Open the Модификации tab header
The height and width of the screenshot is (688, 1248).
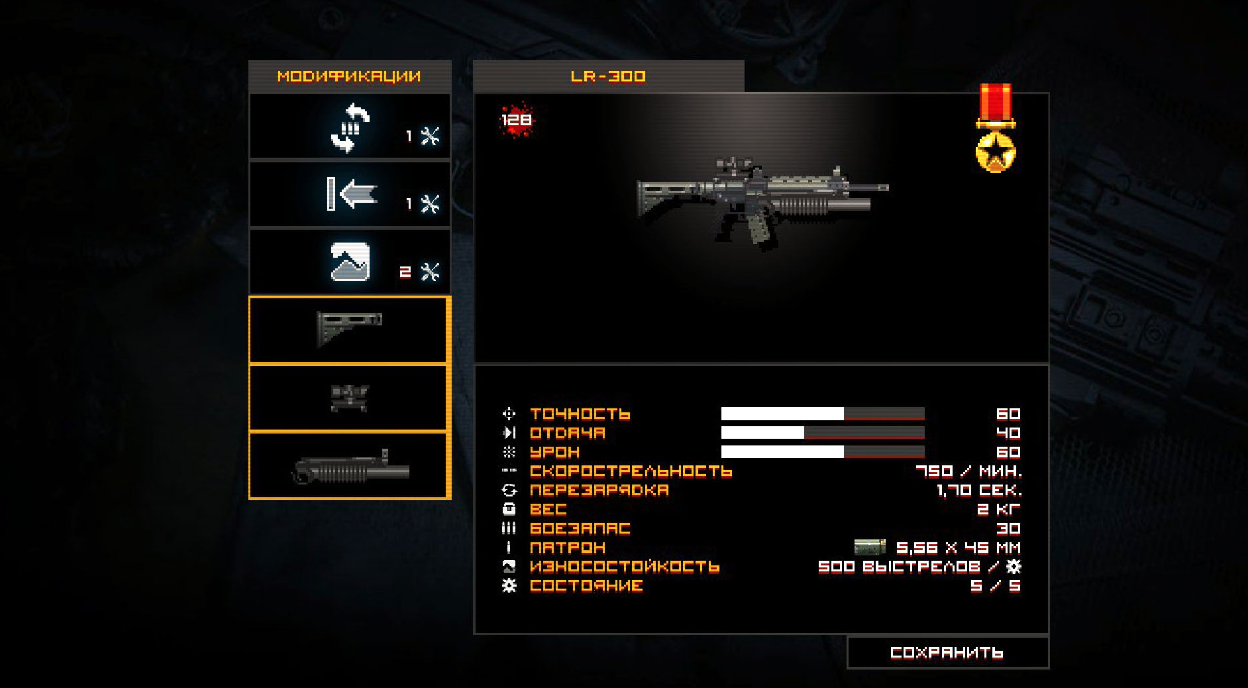pos(349,76)
